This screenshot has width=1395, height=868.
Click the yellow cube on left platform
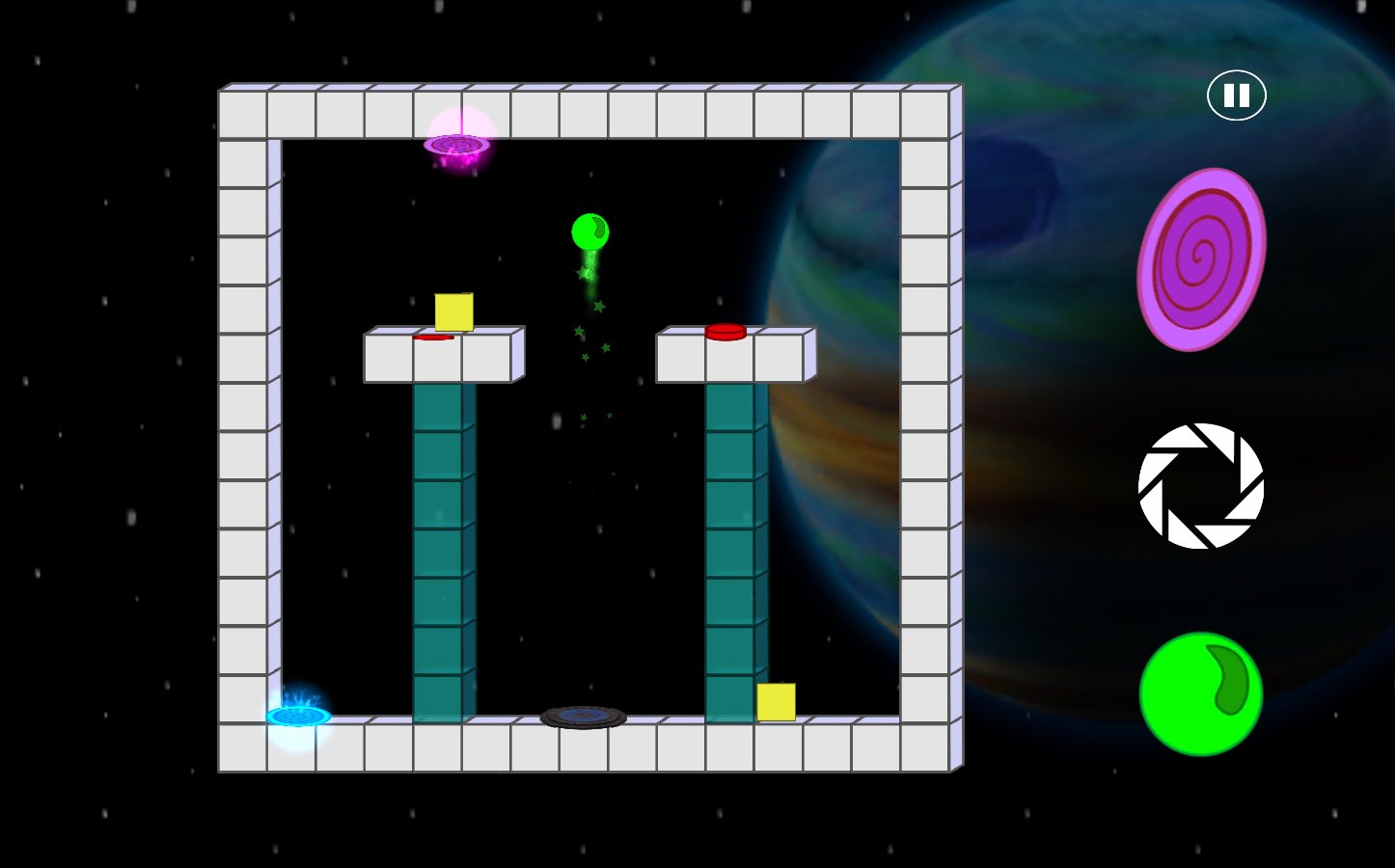[x=453, y=312]
